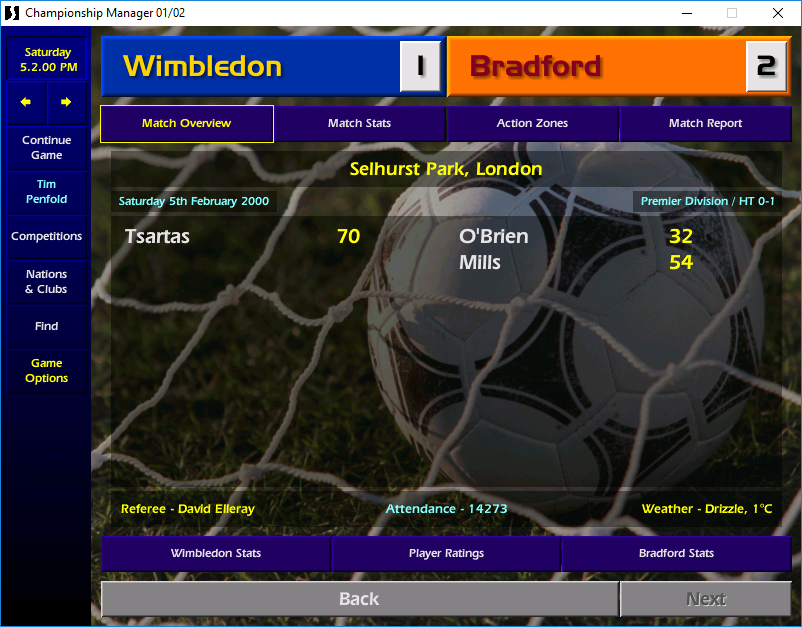802x627 pixels.
Task: Open the Action Zones tab
Action: pos(532,123)
